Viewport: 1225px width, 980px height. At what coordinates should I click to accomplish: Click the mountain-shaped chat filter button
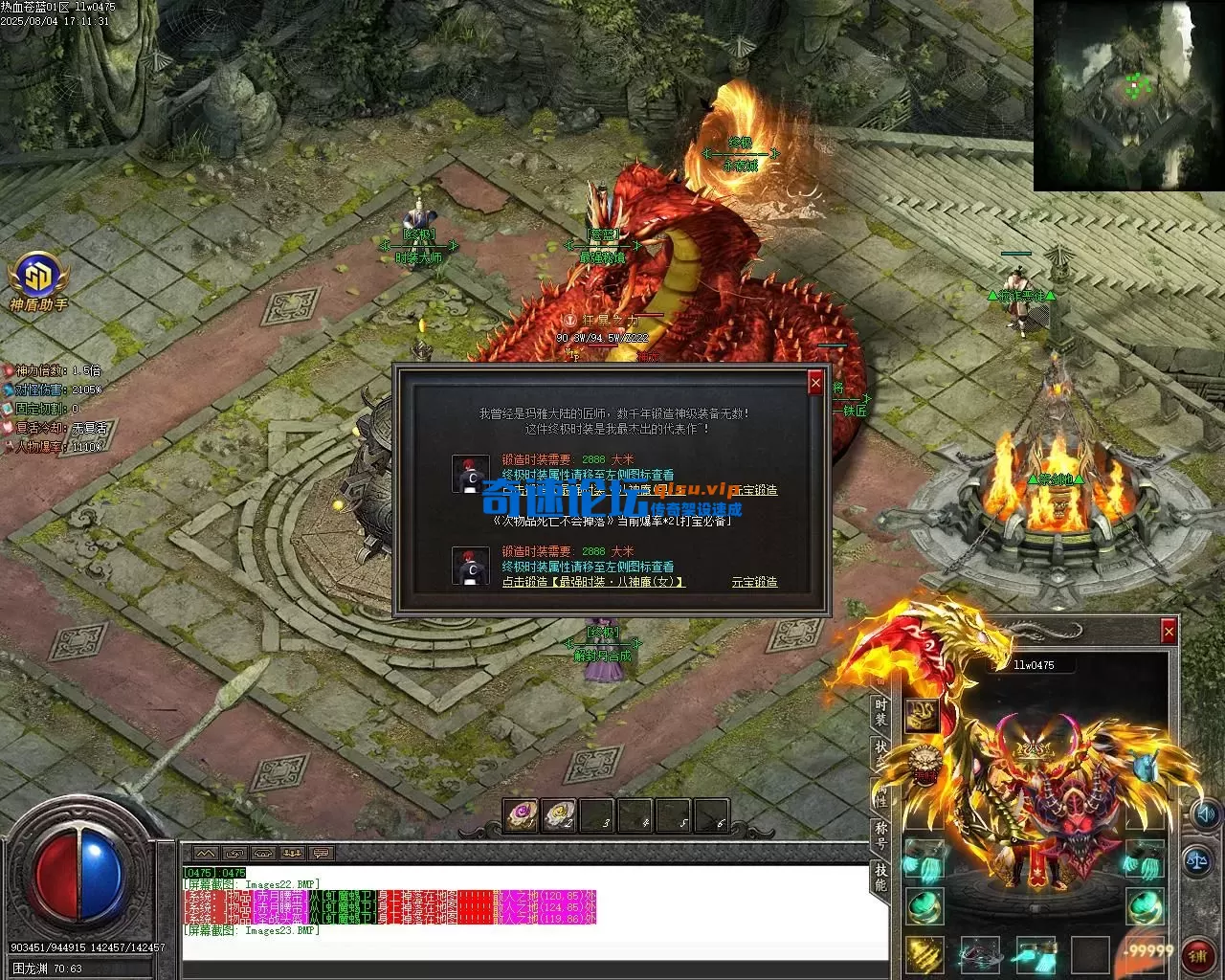[x=206, y=853]
